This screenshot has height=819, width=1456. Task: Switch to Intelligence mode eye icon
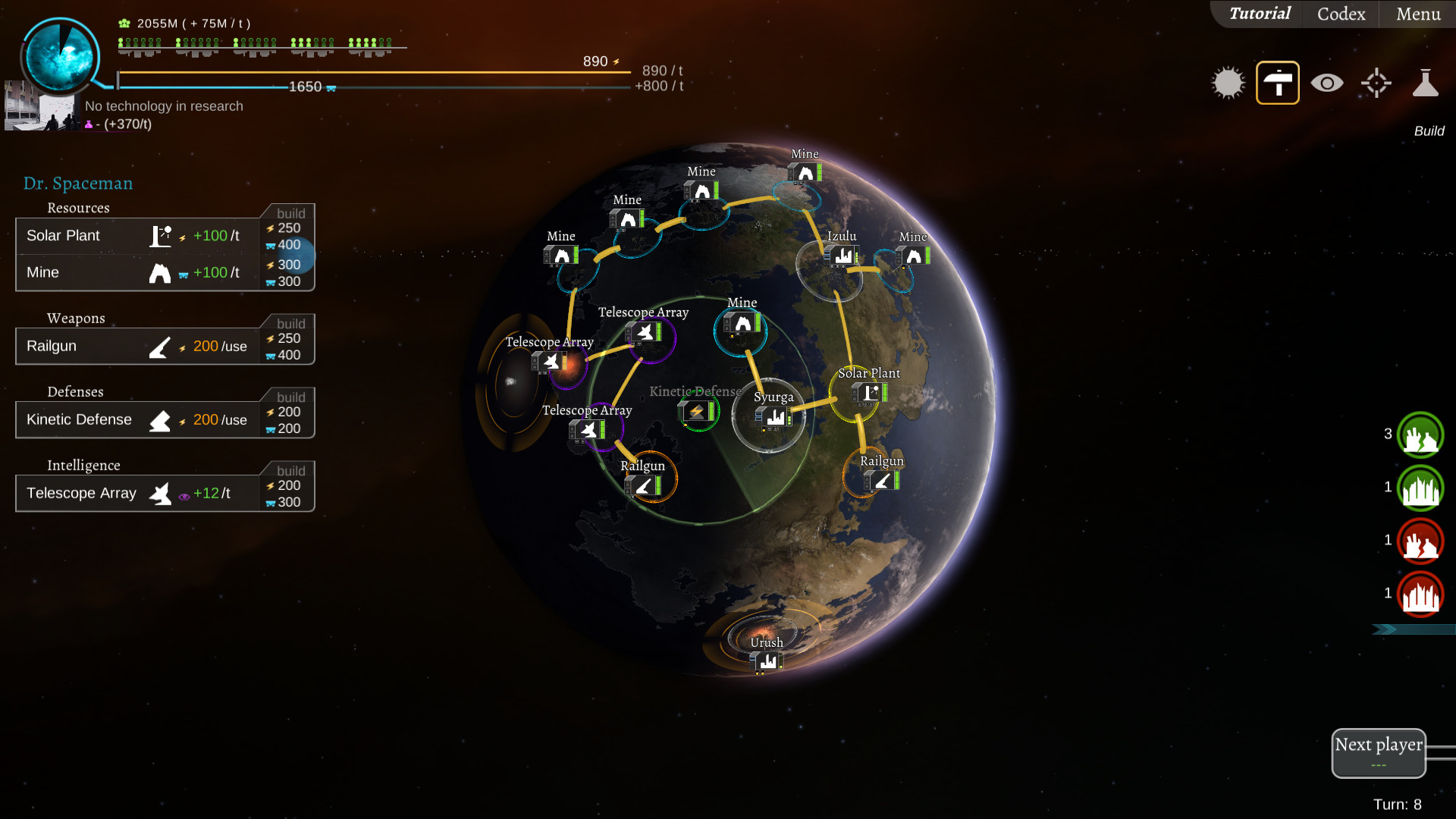[x=1326, y=82]
